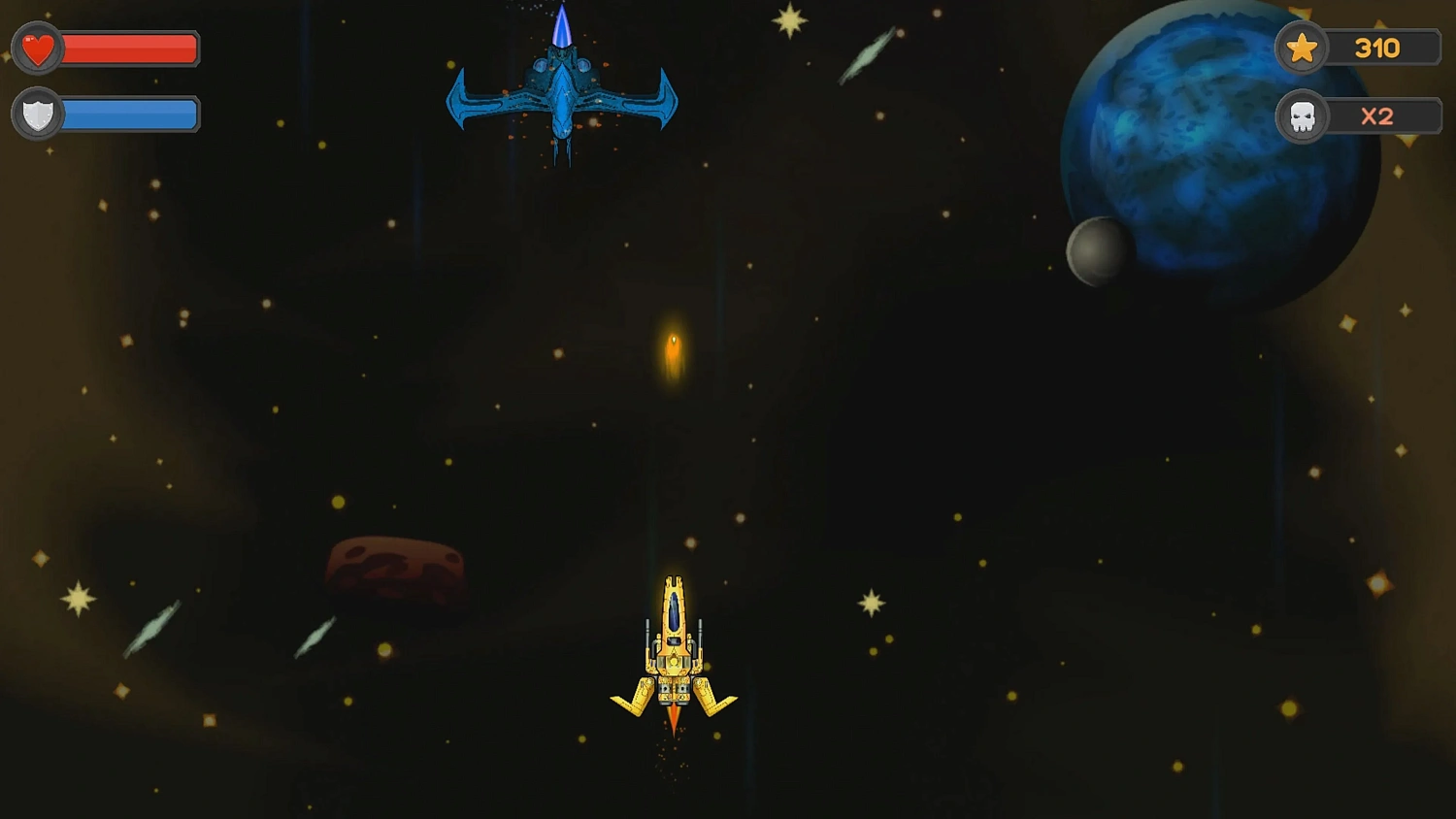Select the shield armor icon
The image size is (1456, 819).
[x=37, y=114]
